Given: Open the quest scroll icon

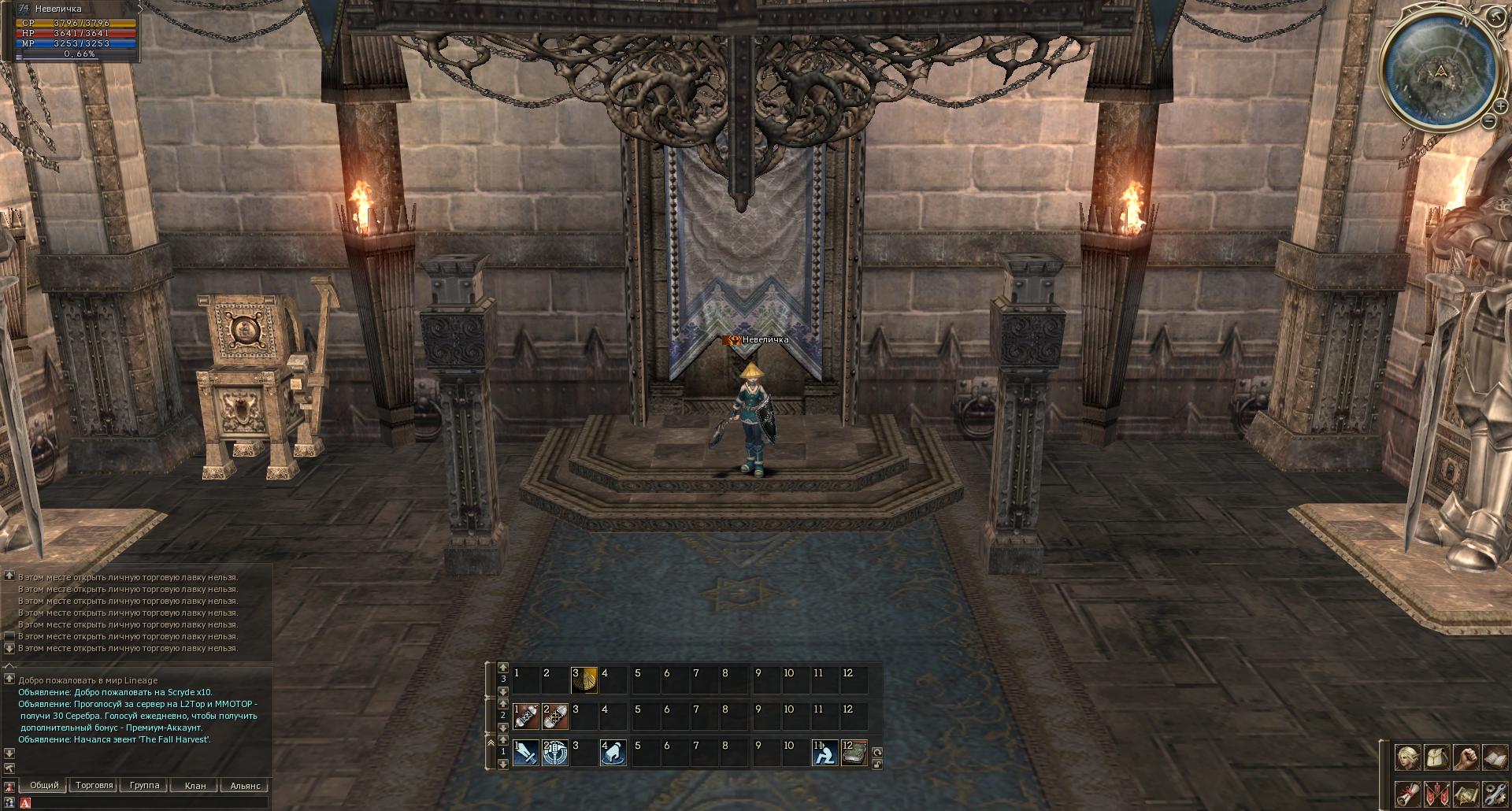Looking at the screenshot, I should click(1408, 793).
